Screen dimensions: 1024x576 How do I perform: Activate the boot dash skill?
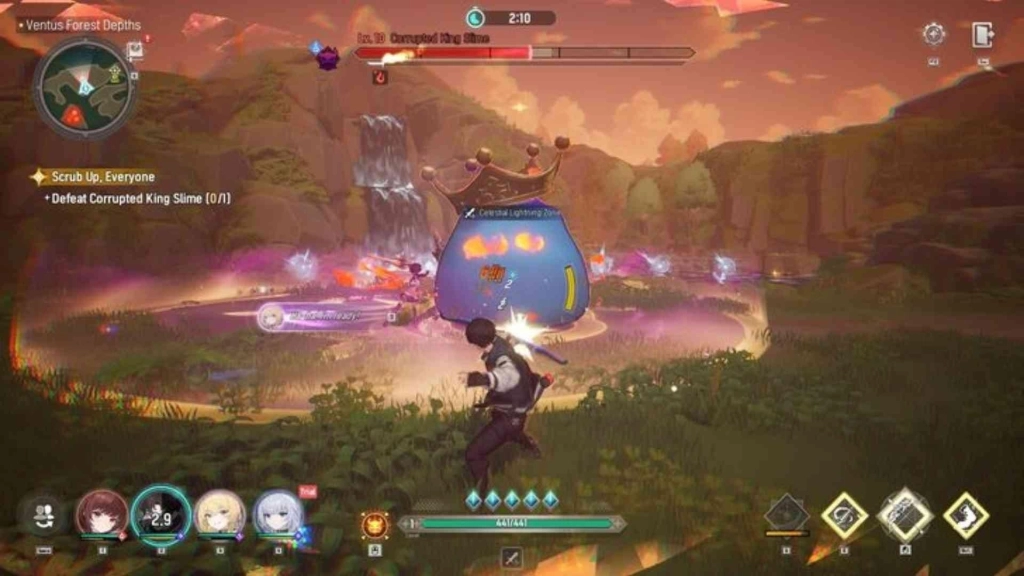coord(966,515)
